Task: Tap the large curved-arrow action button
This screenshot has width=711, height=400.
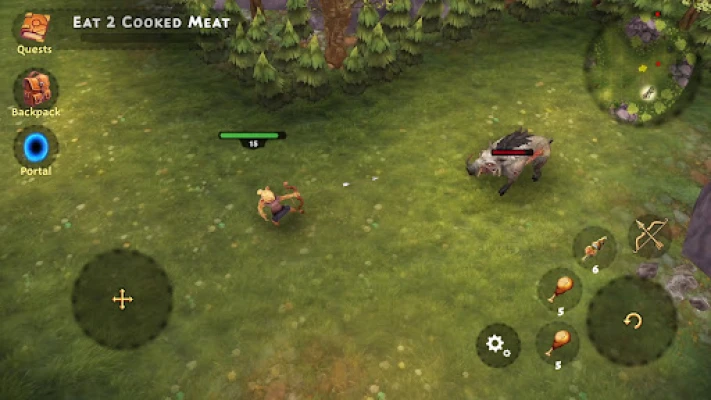Action: click(x=631, y=320)
